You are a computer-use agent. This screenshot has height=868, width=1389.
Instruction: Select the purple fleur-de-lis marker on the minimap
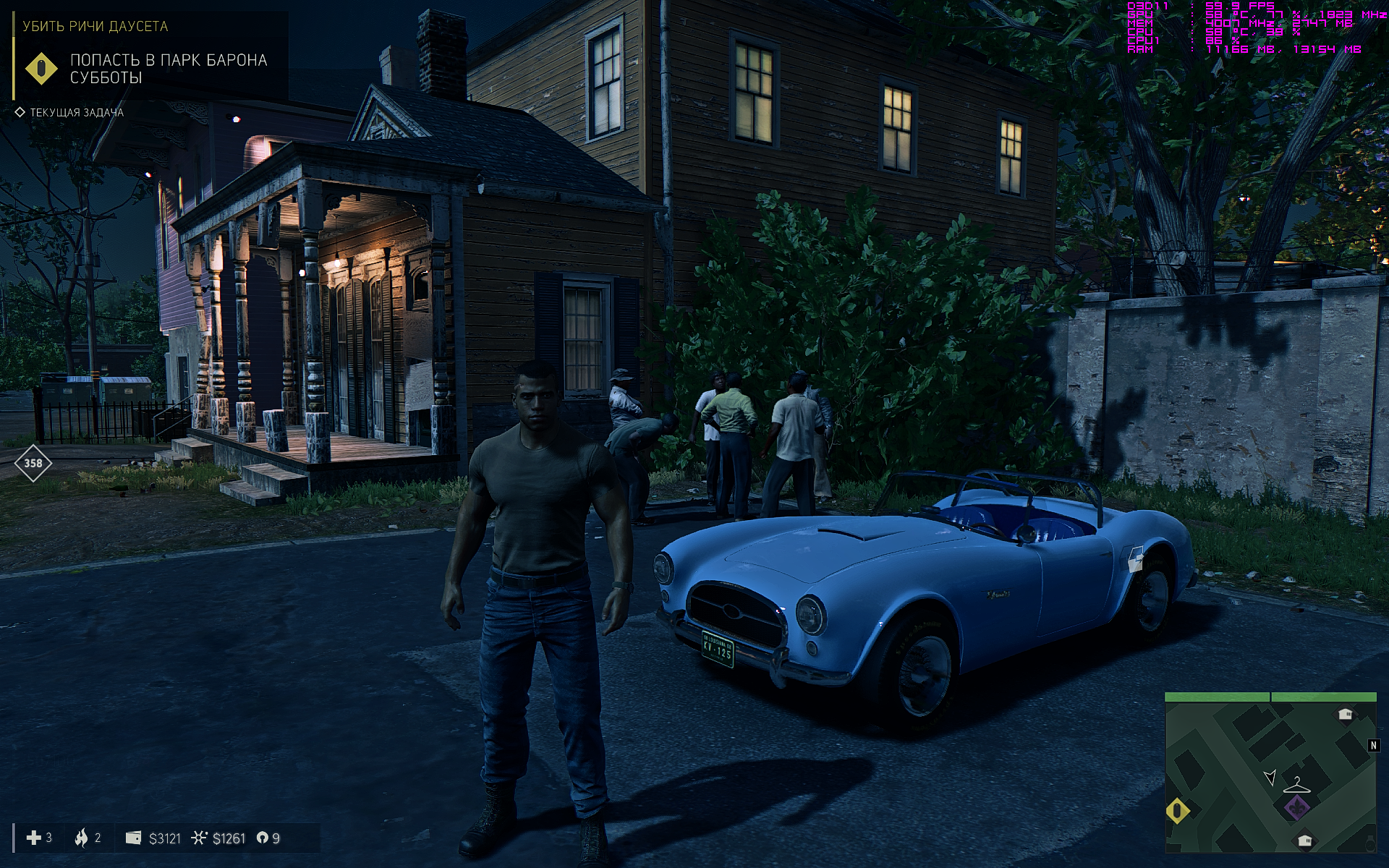click(x=1297, y=807)
